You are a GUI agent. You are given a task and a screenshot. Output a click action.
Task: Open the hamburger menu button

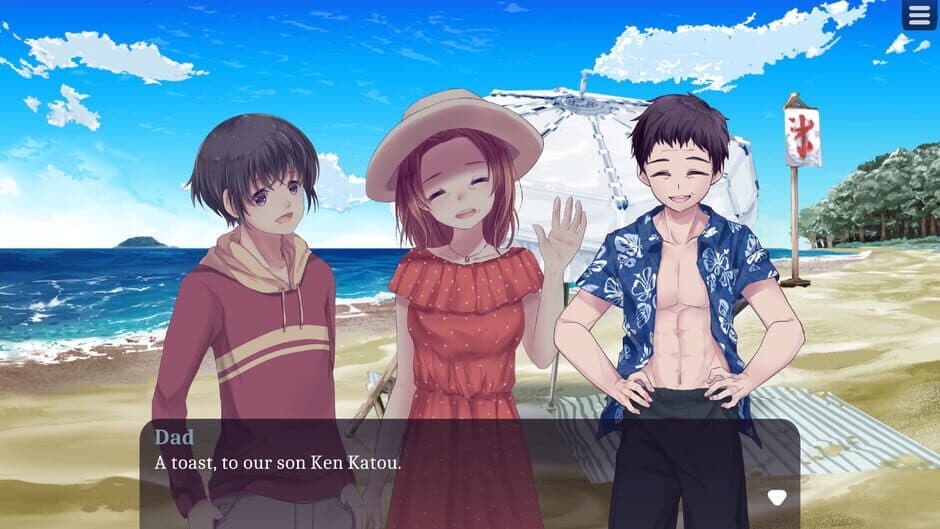(x=919, y=15)
